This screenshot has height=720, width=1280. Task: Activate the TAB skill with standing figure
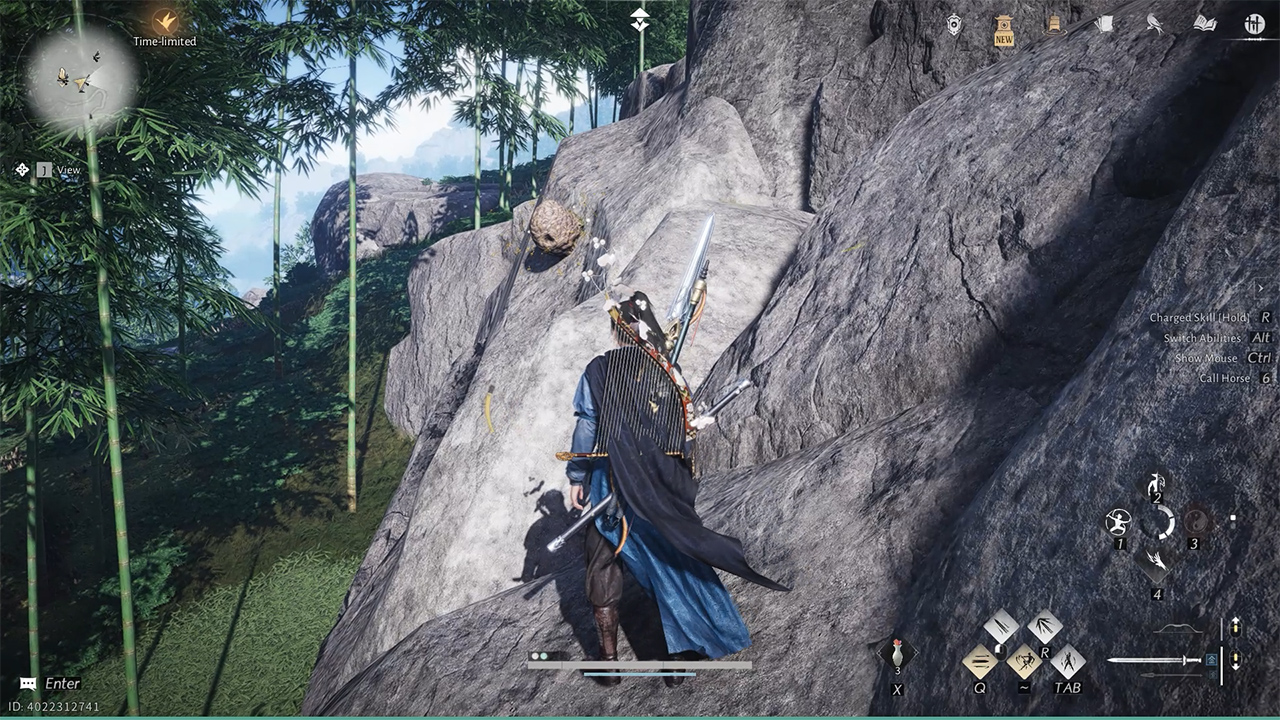click(1068, 660)
